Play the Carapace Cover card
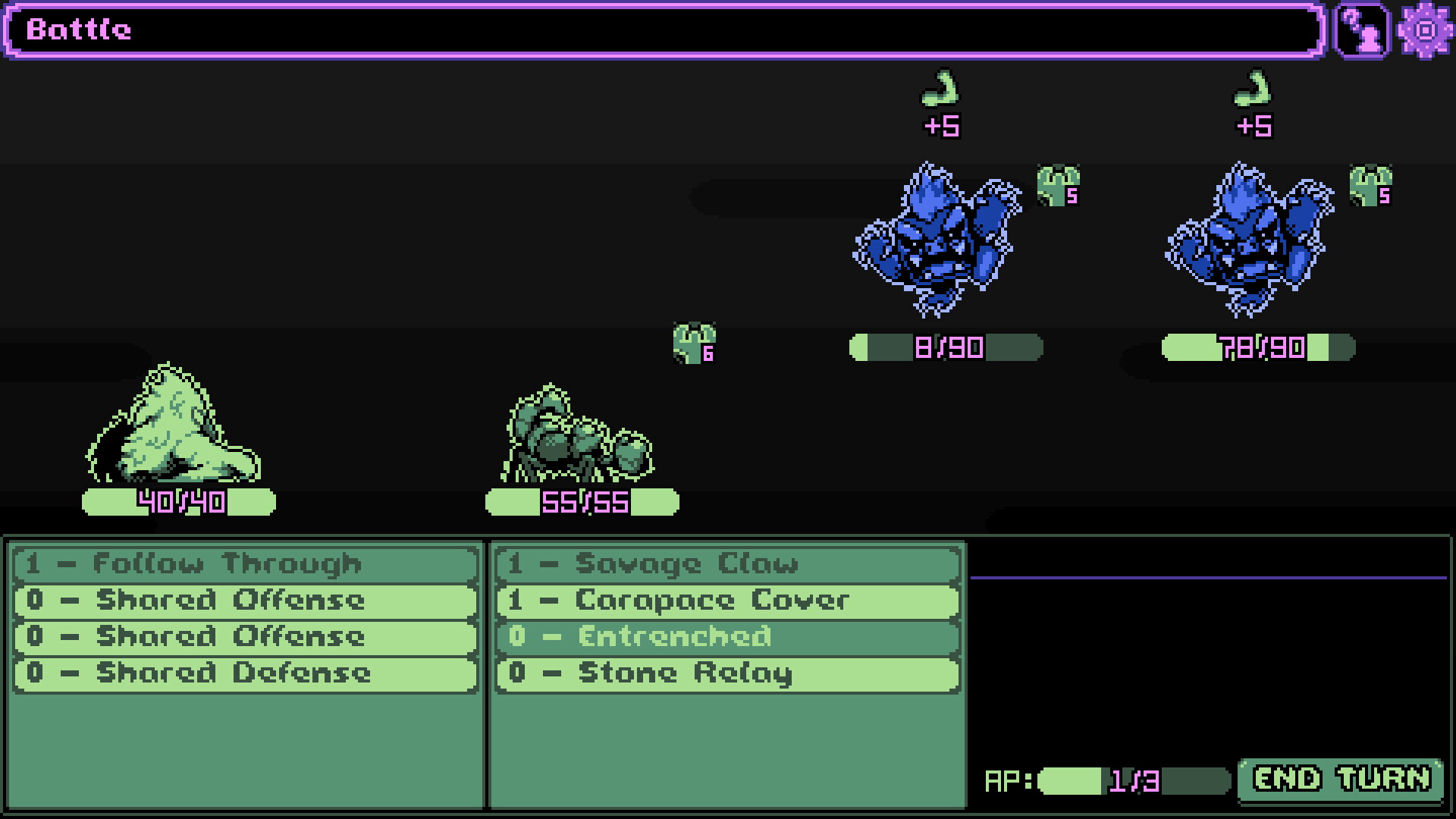Image resolution: width=1456 pixels, height=819 pixels. coord(727,601)
